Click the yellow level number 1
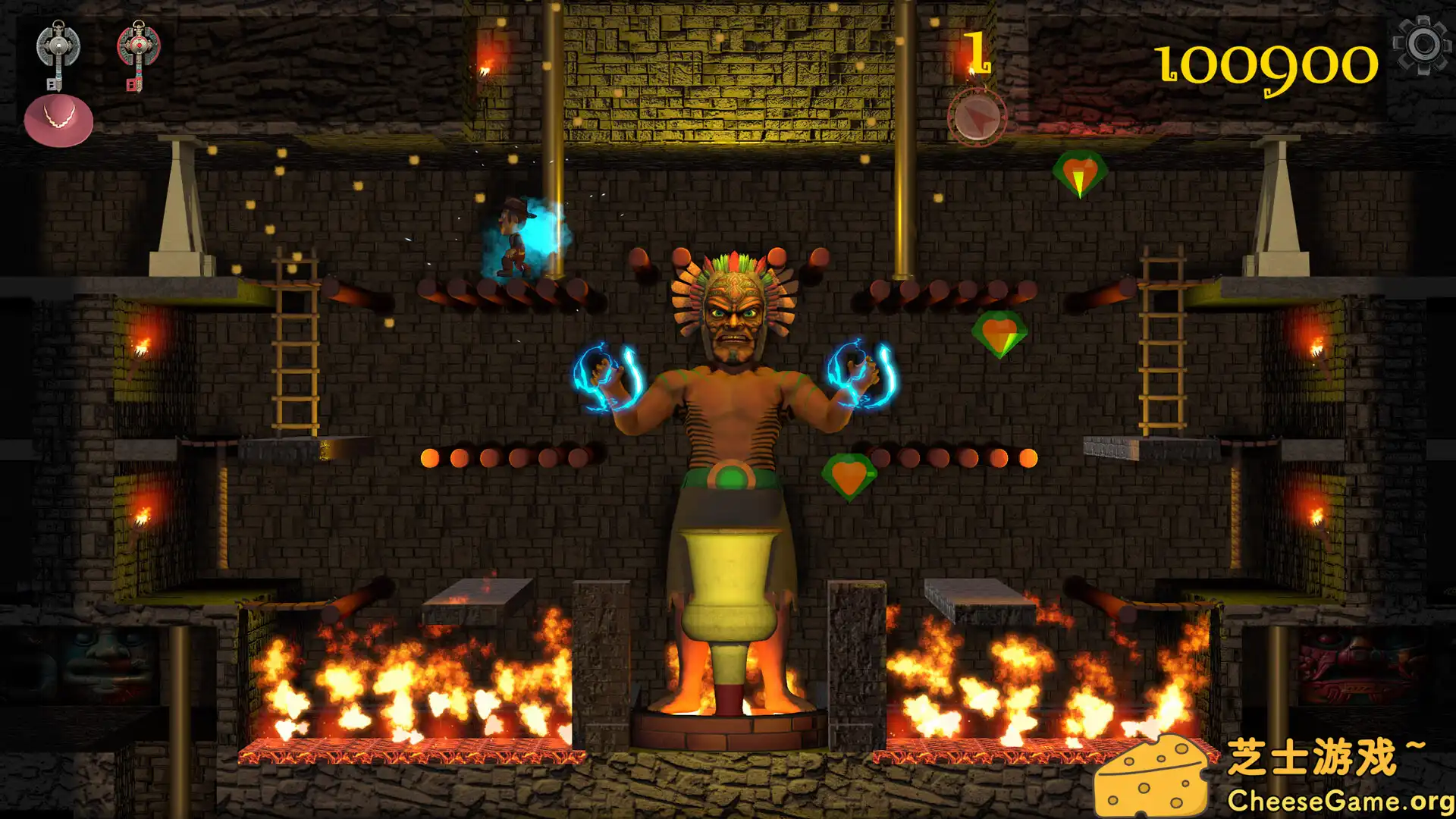The height and width of the screenshot is (819, 1456). [977, 52]
